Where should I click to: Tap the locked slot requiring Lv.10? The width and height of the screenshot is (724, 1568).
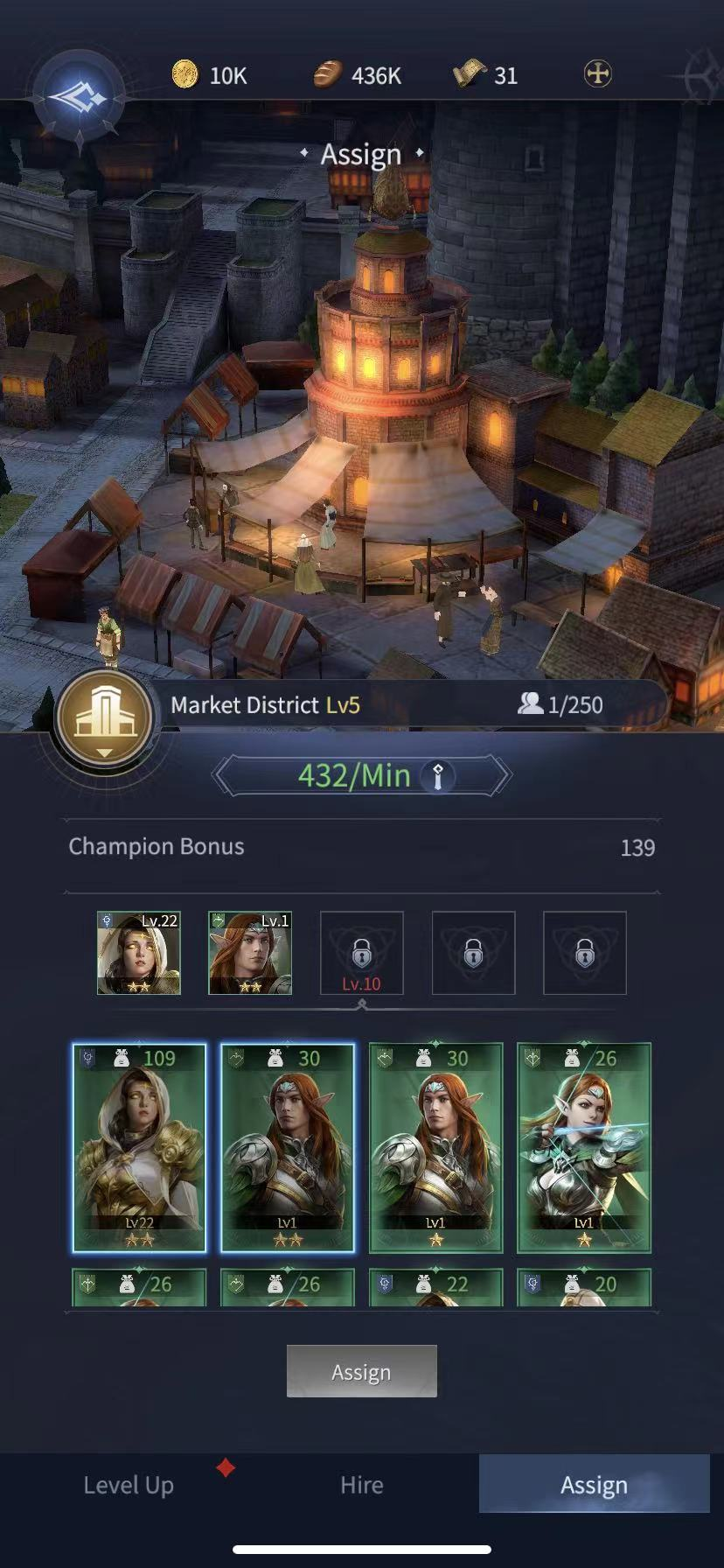[362, 953]
